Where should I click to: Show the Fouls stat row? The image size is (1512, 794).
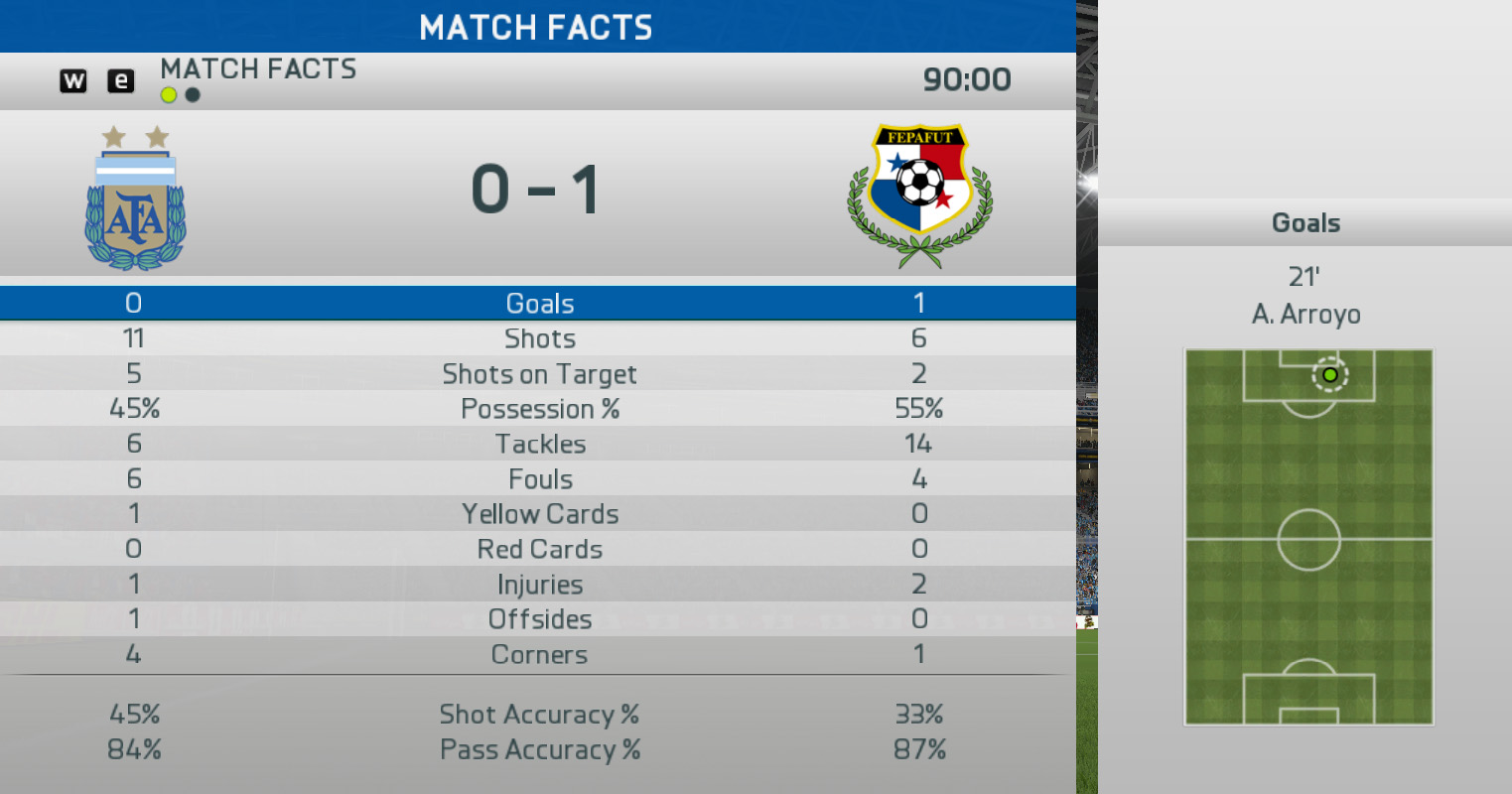(539, 479)
